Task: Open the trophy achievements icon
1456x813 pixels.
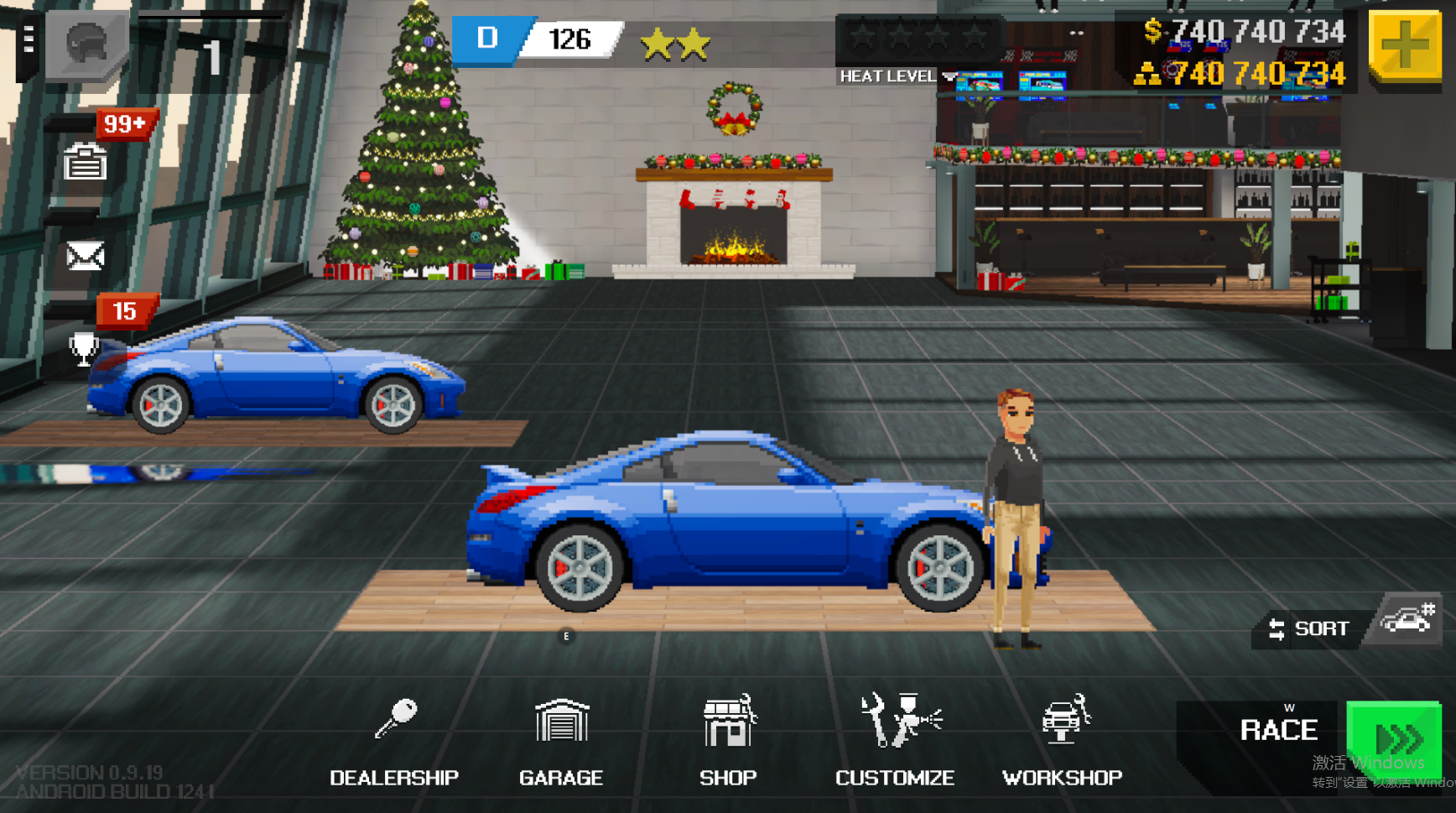Action: pyautogui.click(x=84, y=349)
